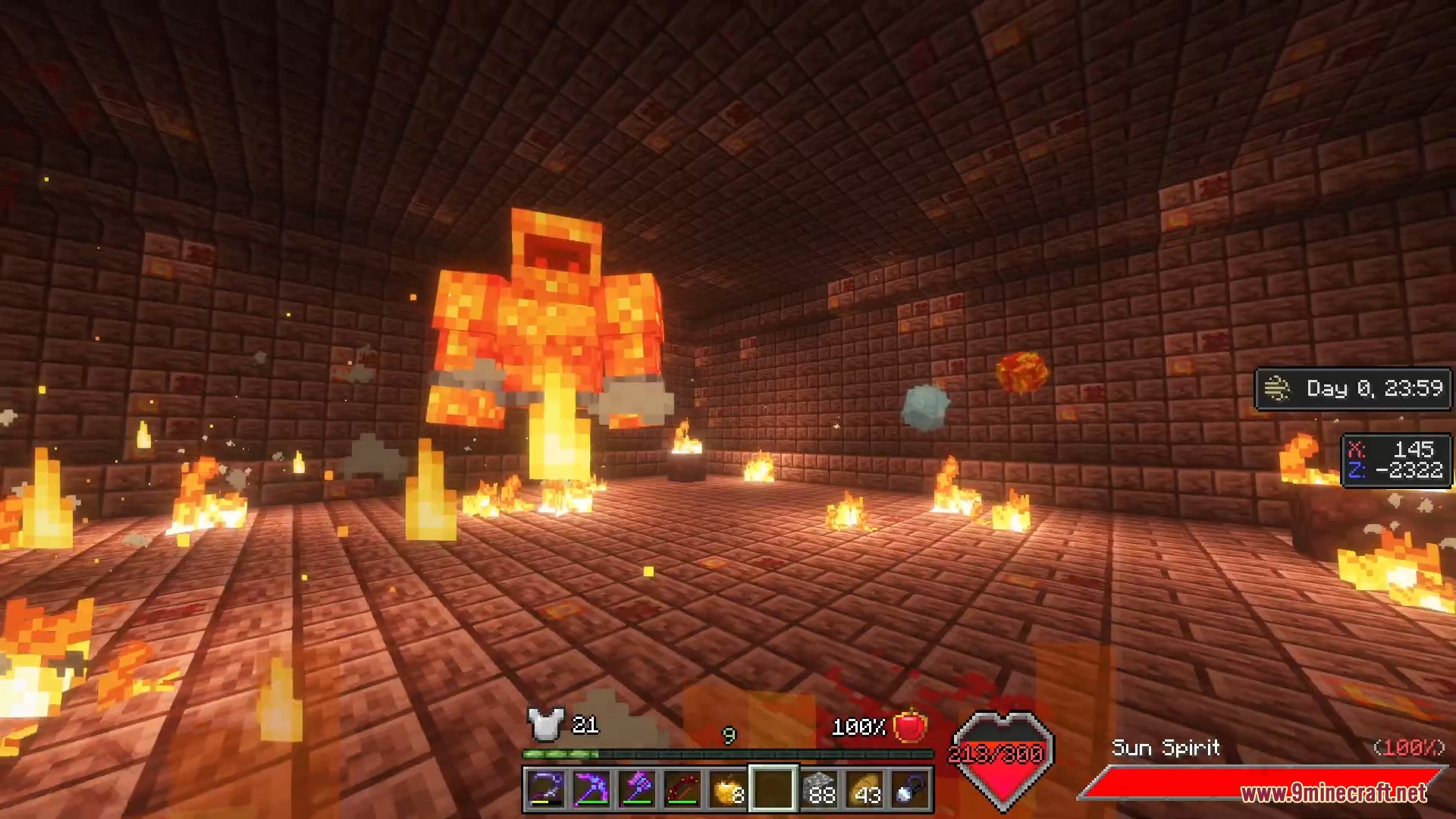
Task: Choose the enchanted axe slot
Action: tap(636, 789)
